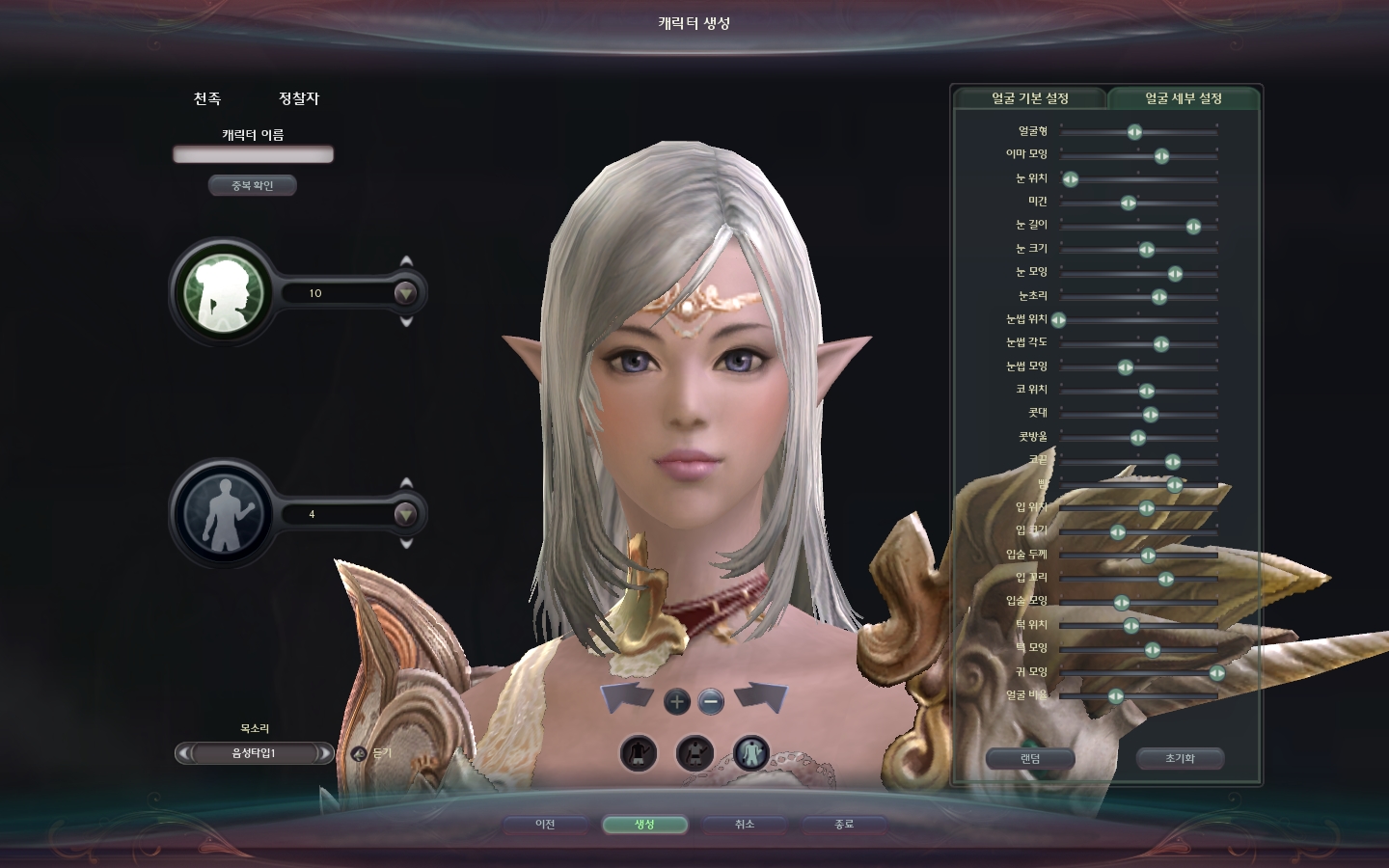Zoom out with the minus button
1389x868 pixels.
[711, 701]
